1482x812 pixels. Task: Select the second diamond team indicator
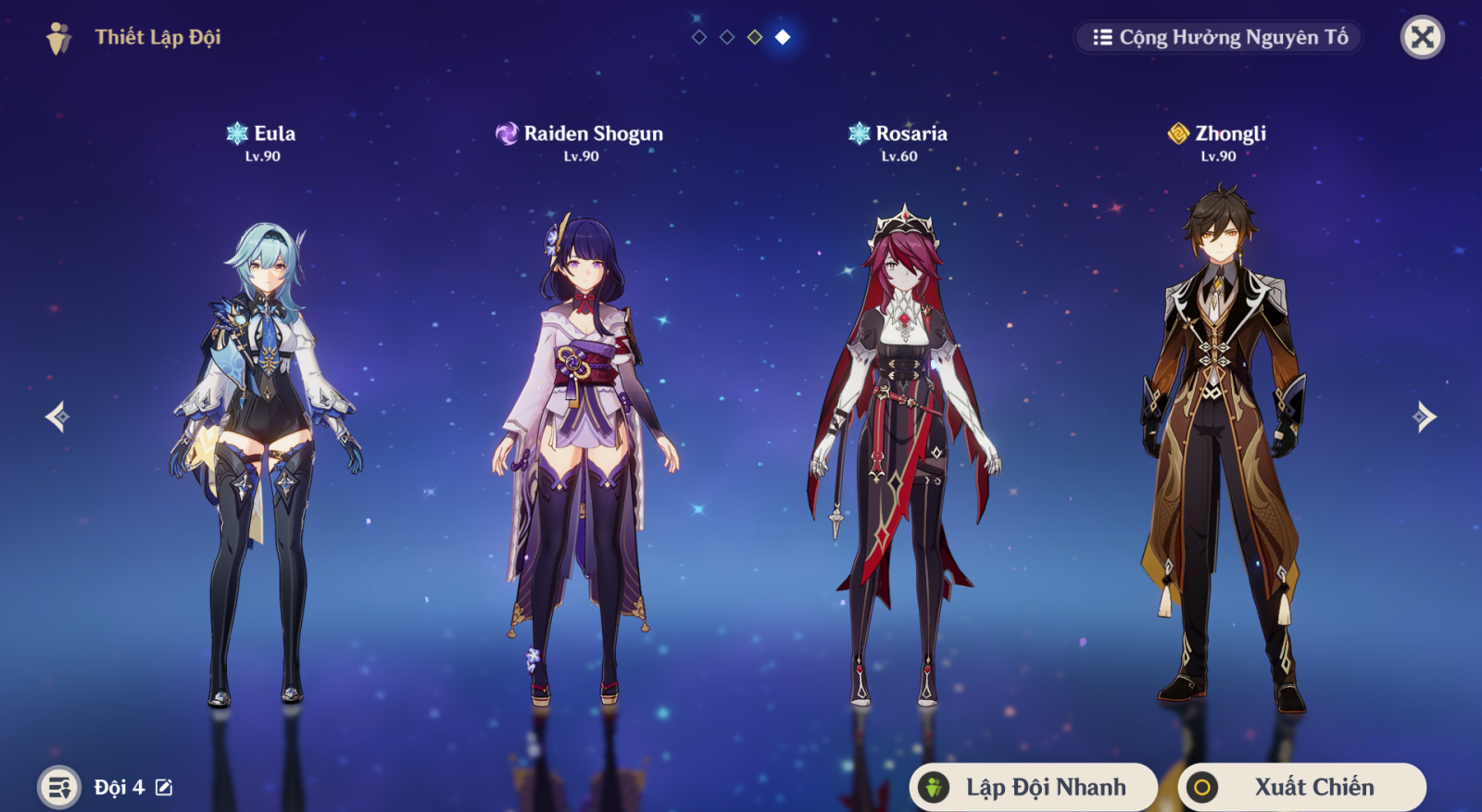725,39
